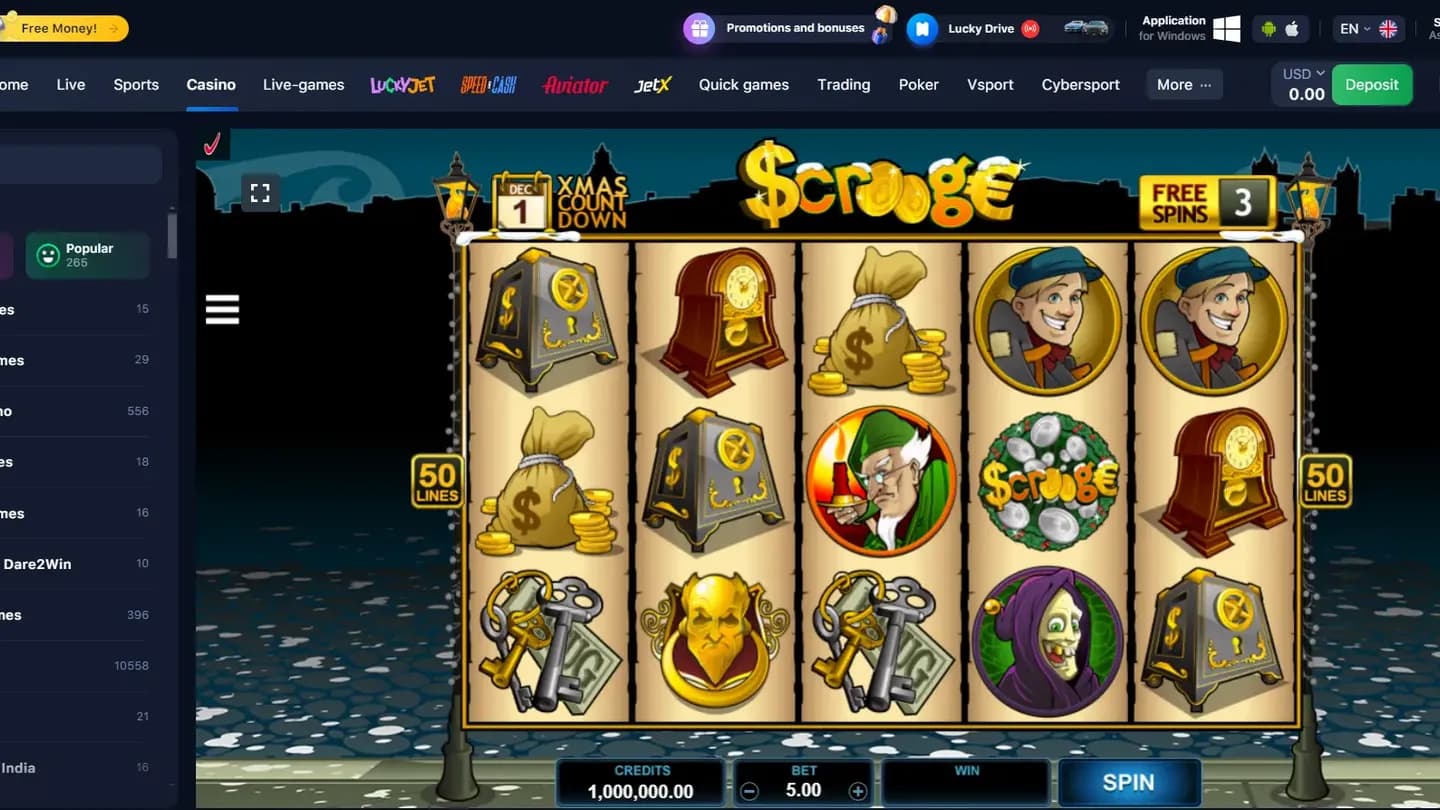1440x810 pixels.
Task: Open full-screen mode for the Scrooge slot
Action: pos(260,192)
